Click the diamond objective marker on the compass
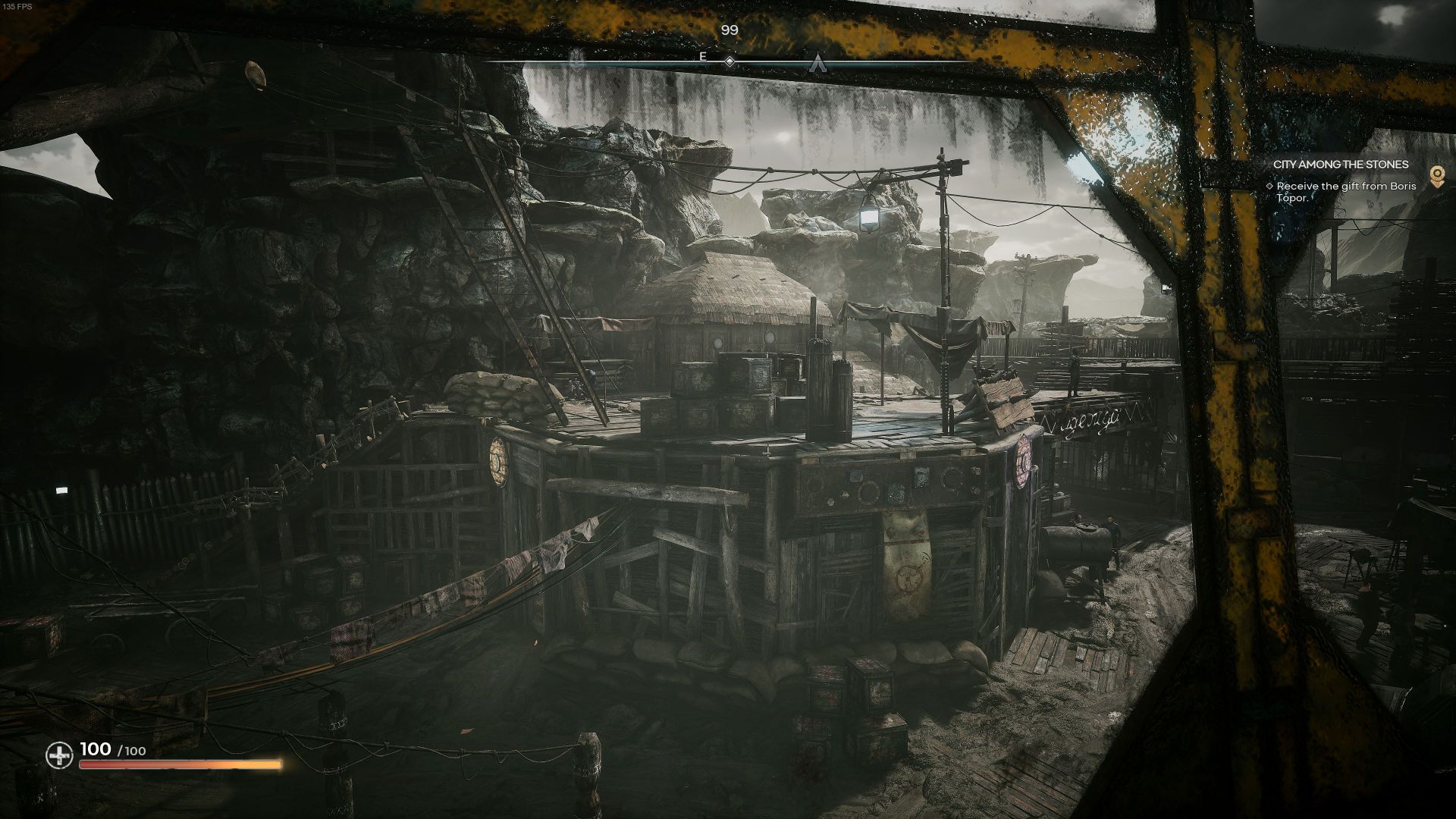 pyautogui.click(x=730, y=61)
